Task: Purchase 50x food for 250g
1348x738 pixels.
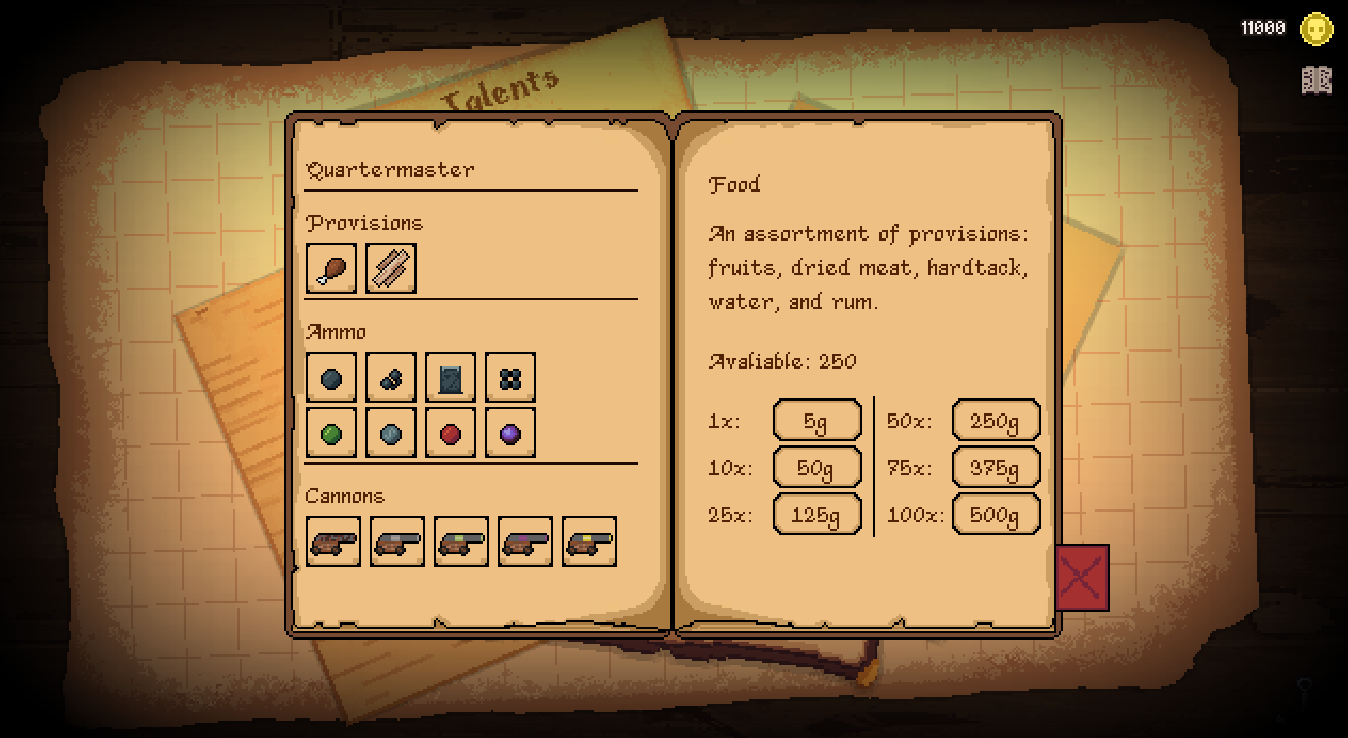Action: pos(995,421)
